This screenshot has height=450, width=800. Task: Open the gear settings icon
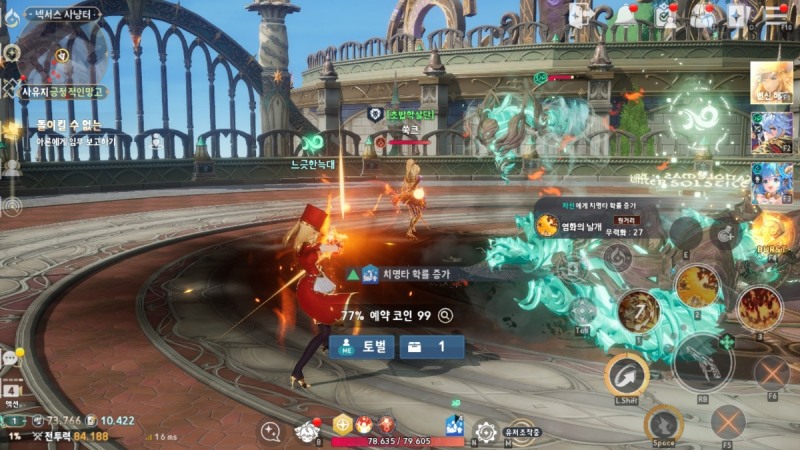click(486, 432)
